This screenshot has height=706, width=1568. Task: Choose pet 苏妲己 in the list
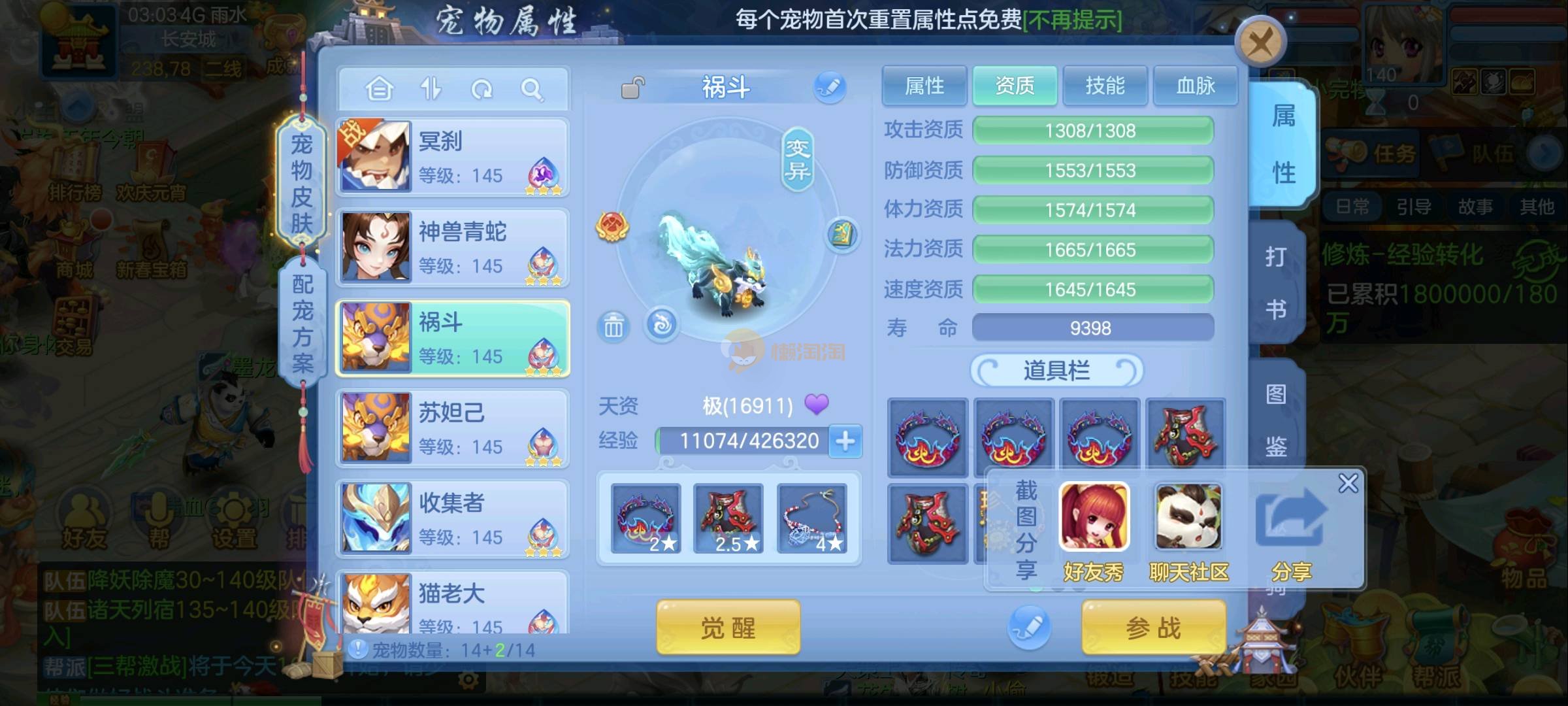tap(452, 429)
